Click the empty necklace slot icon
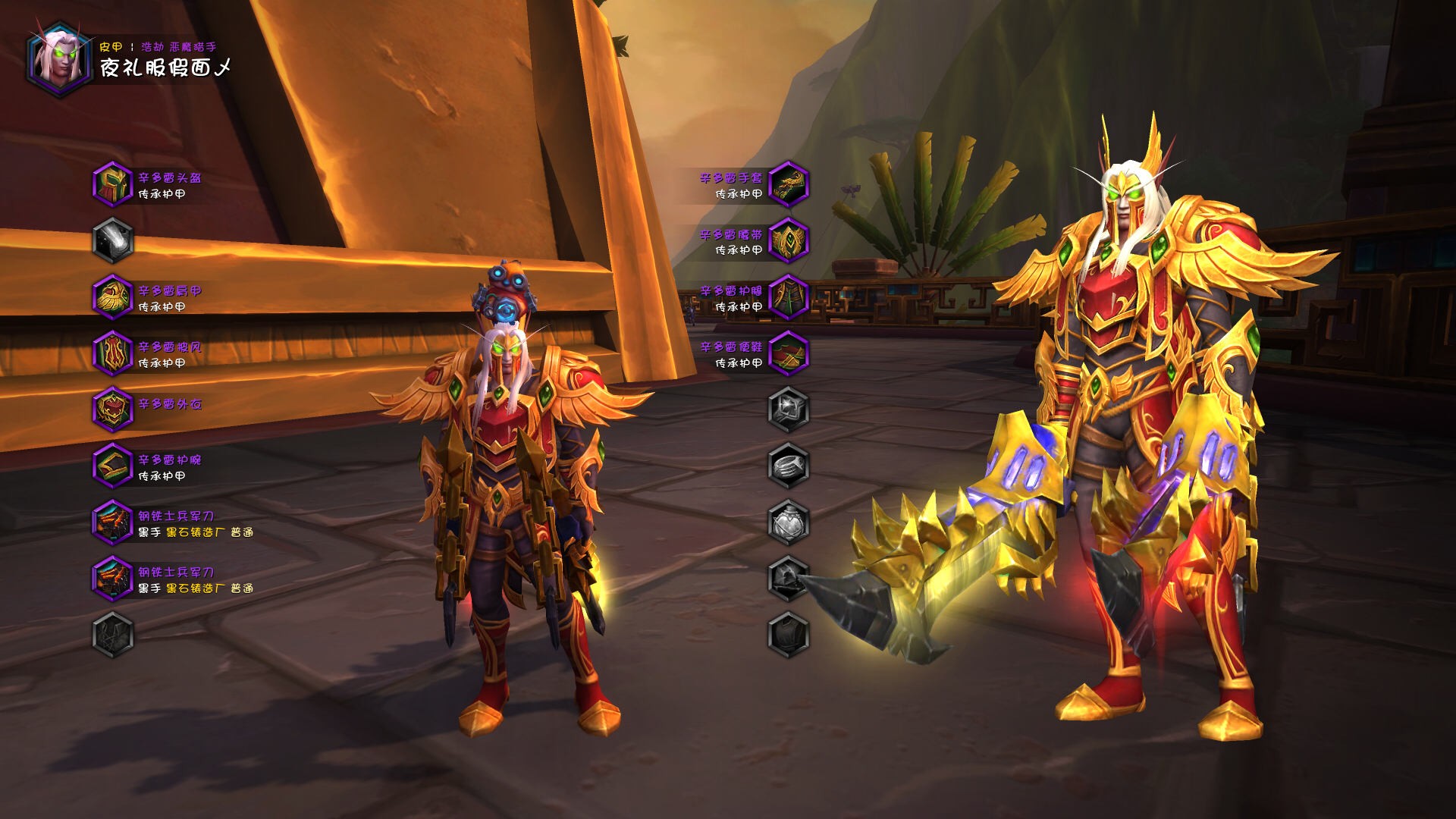The image size is (1456, 819). pos(113,240)
